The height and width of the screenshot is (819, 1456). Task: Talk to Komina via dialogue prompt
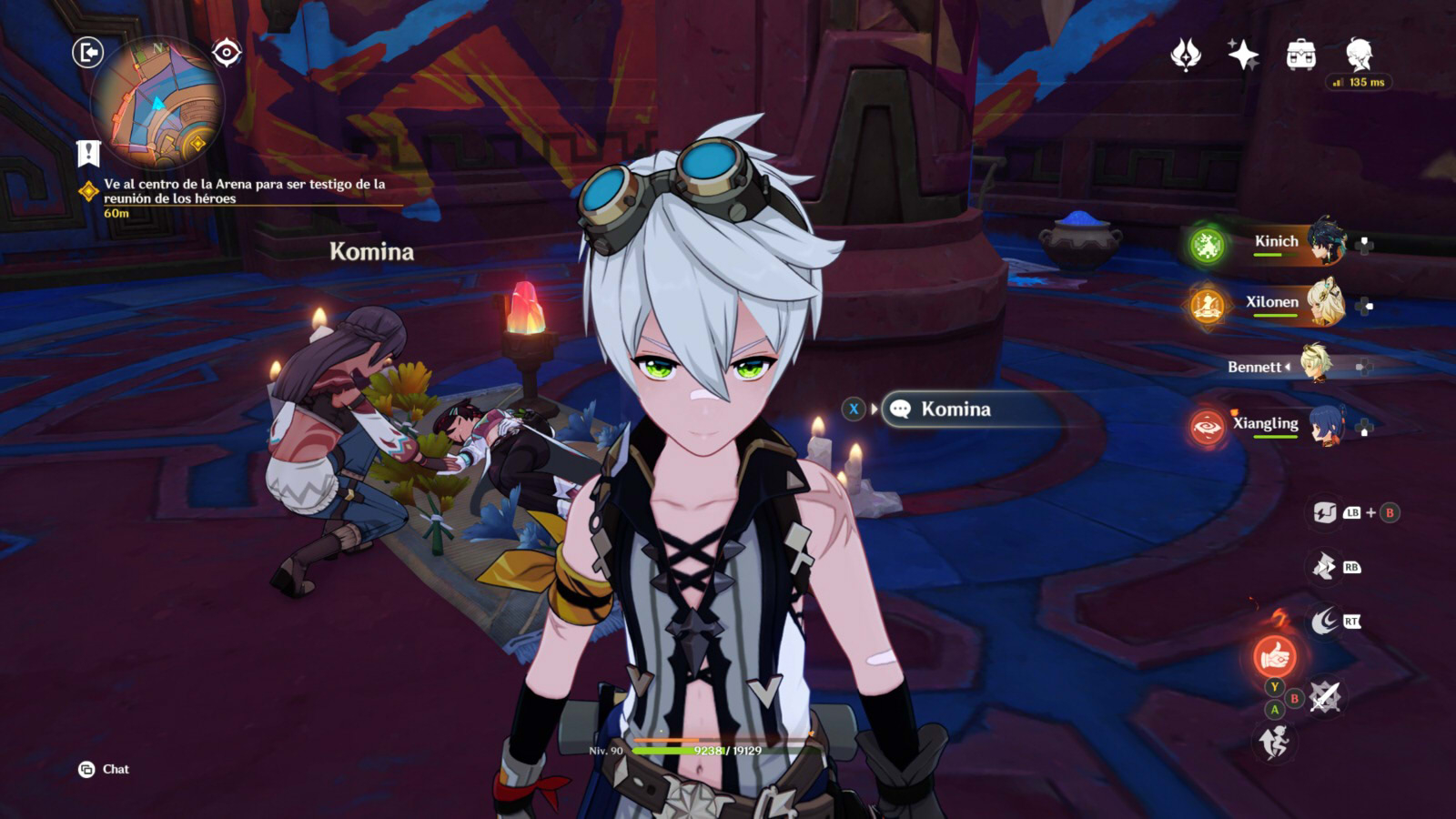(x=955, y=409)
